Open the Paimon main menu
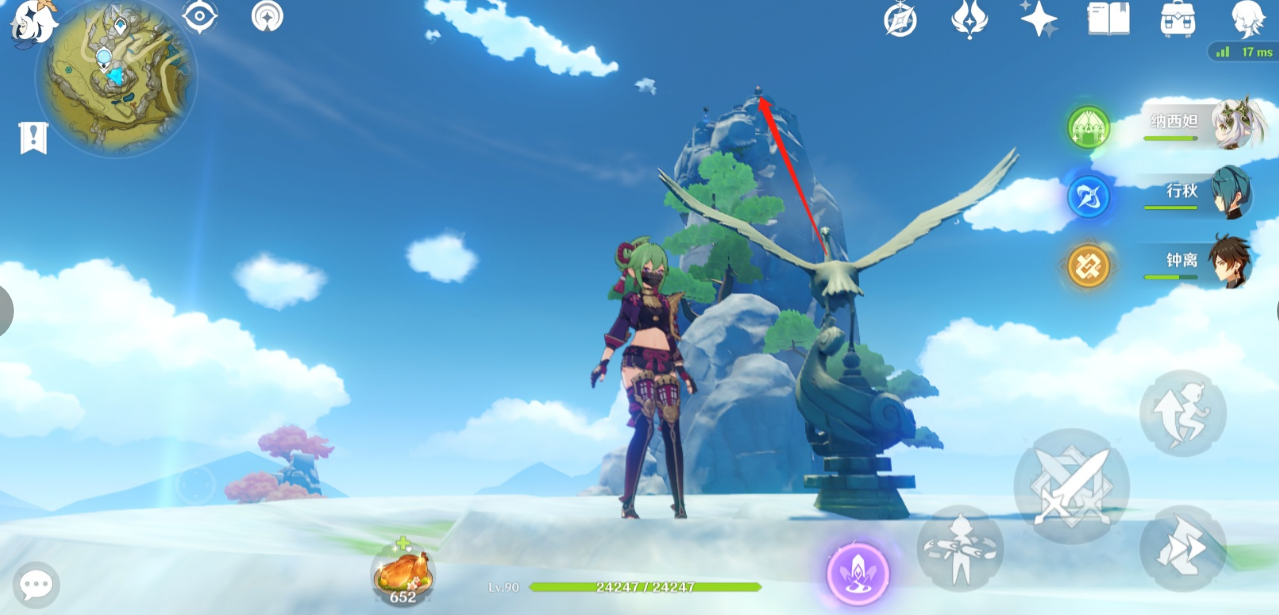 pyautogui.click(x=32, y=22)
